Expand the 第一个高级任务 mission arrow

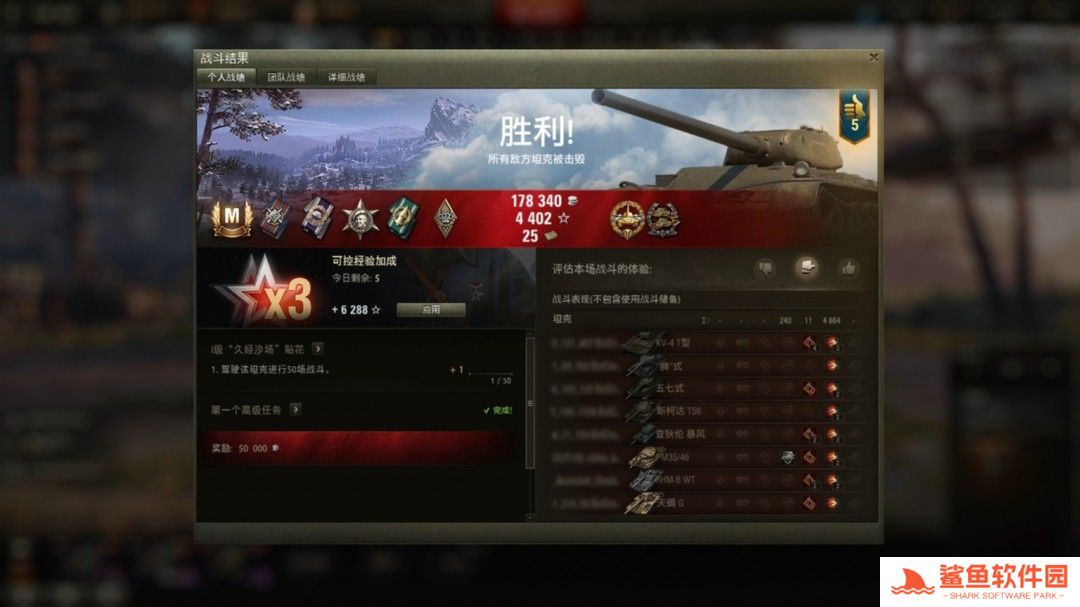coord(296,409)
